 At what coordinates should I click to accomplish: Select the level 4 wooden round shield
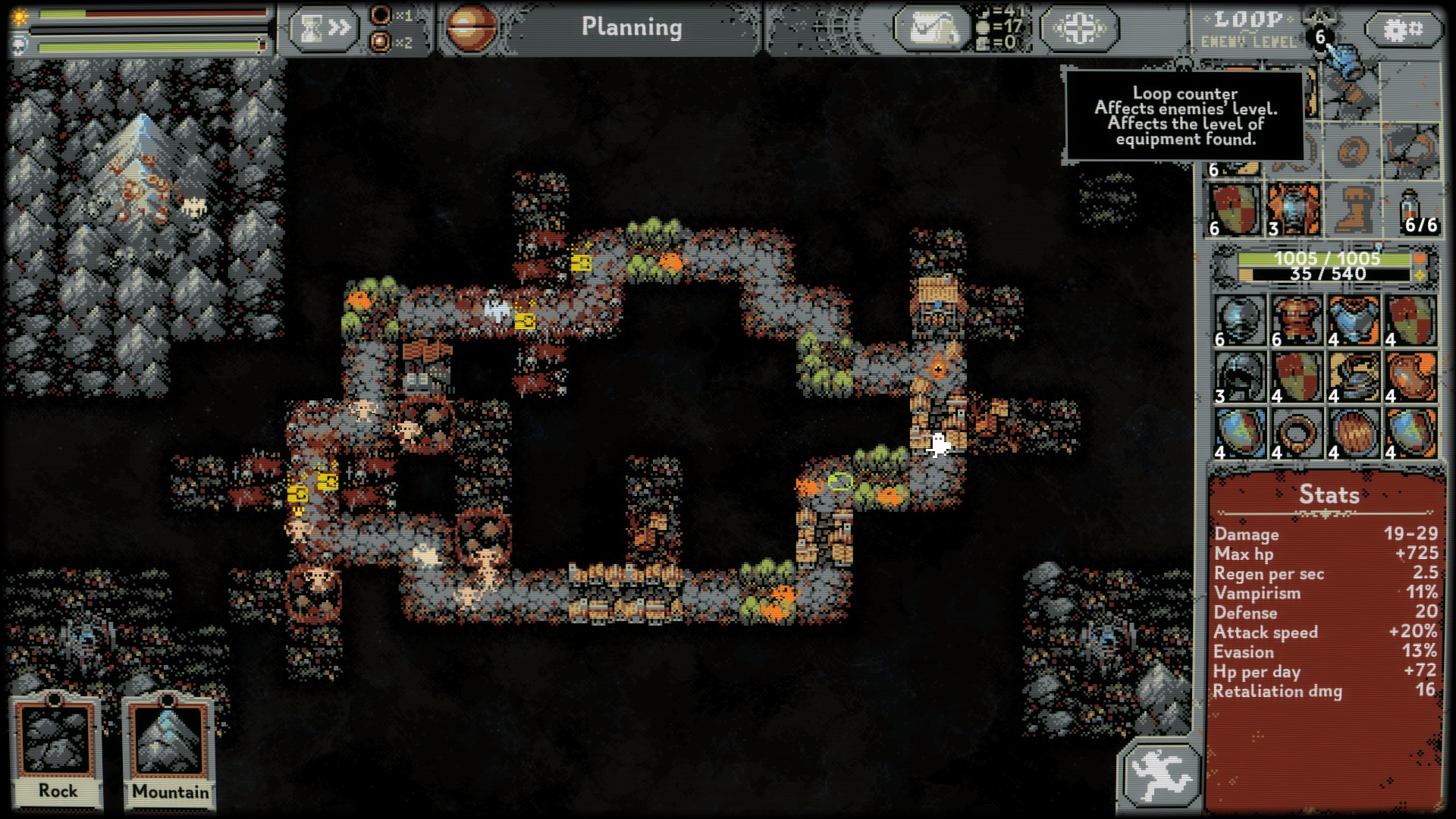pos(1354,434)
